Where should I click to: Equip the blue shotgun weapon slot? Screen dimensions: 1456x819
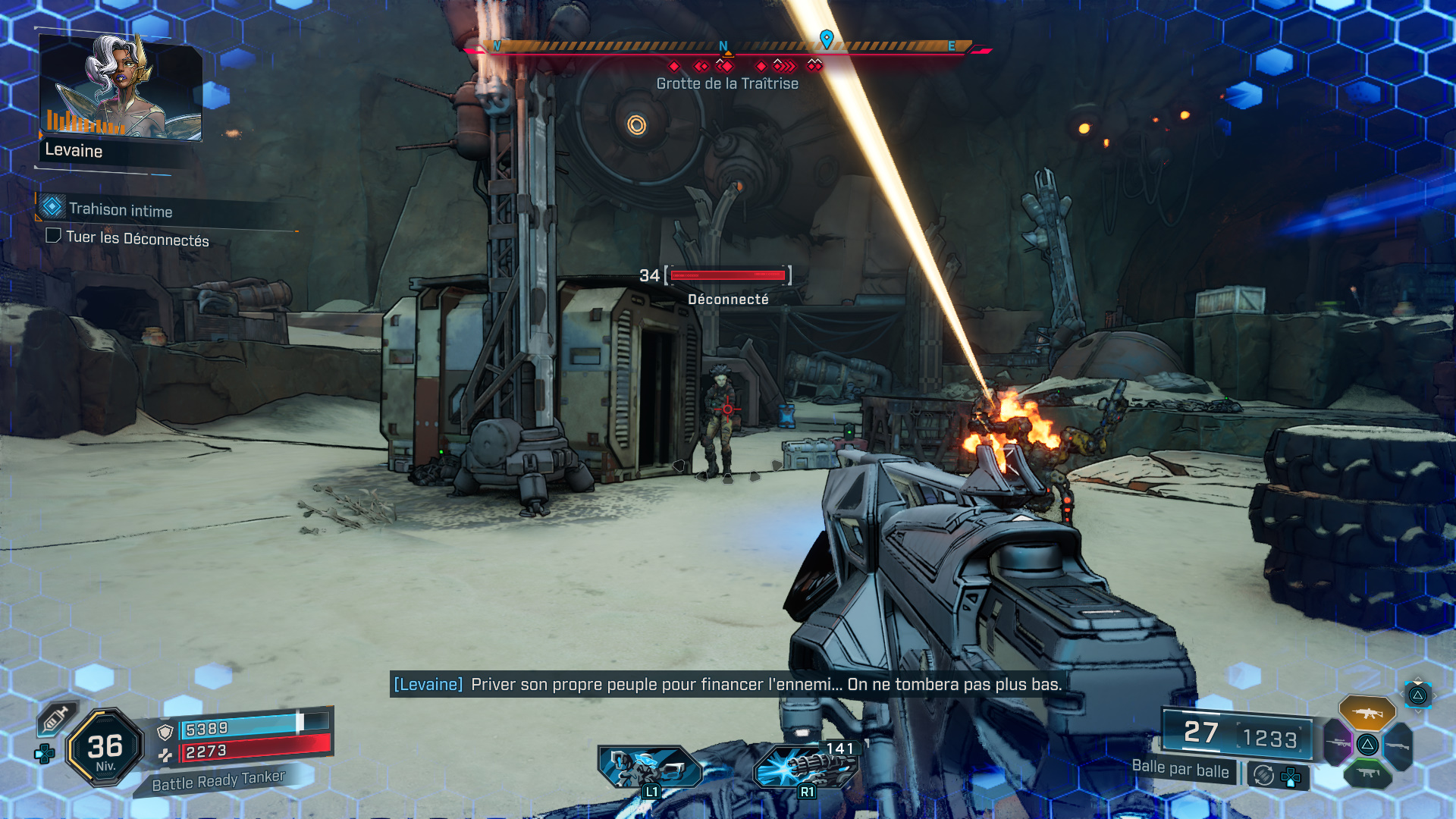[1398, 746]
